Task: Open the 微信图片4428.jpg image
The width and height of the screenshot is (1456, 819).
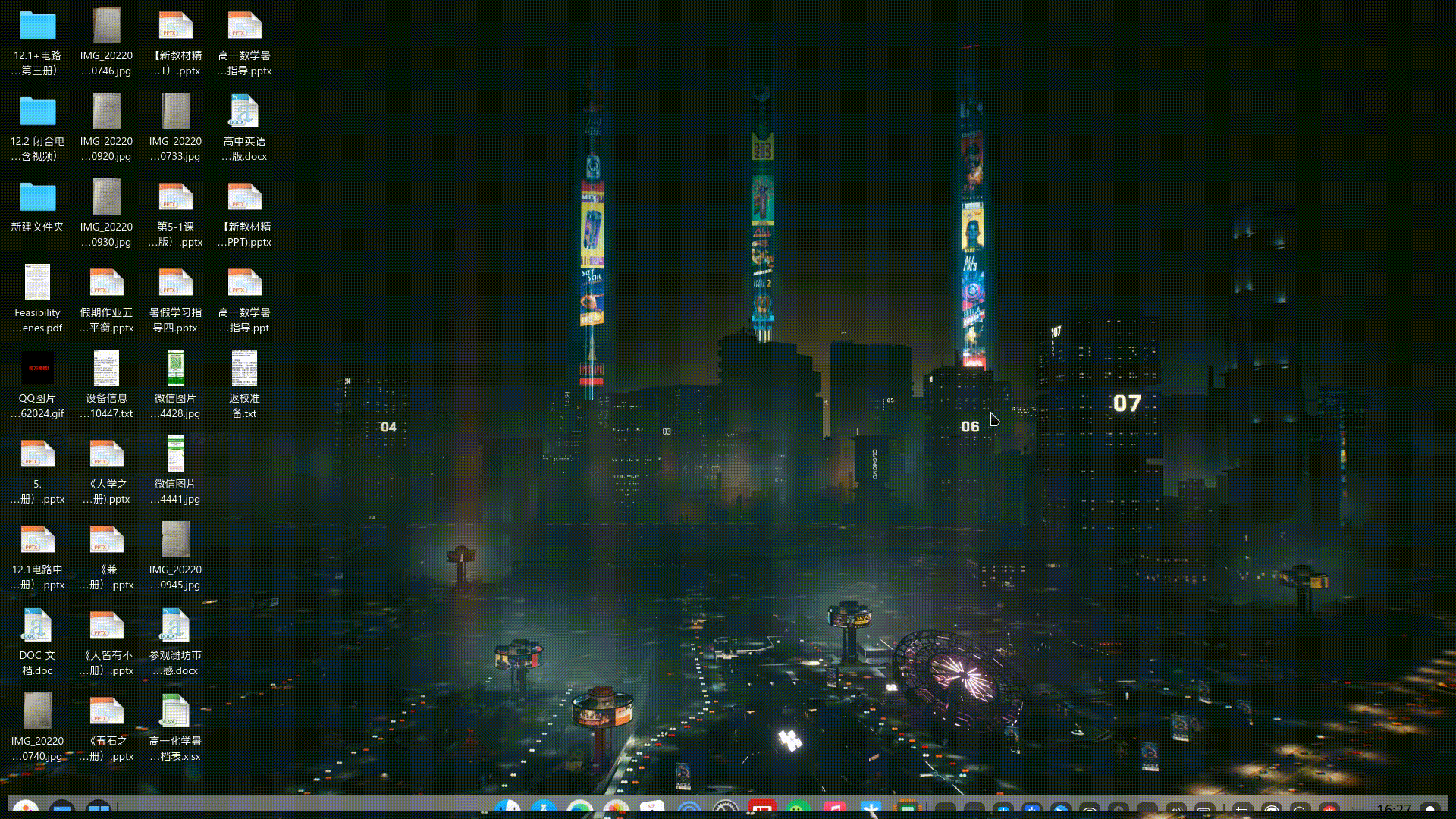Action: (x=175, y=368)
